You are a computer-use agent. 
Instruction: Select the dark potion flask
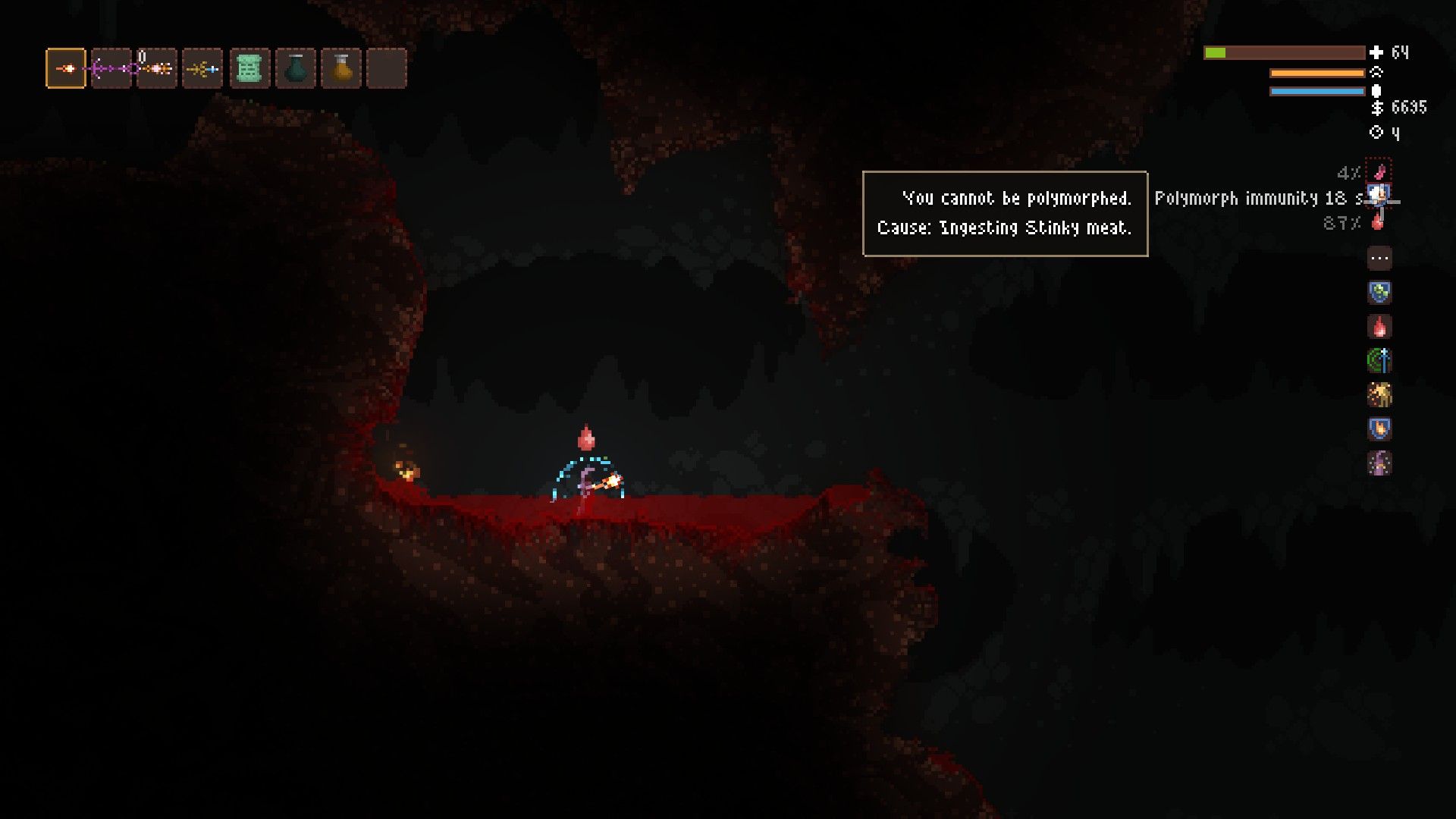[x=296, y=67]
